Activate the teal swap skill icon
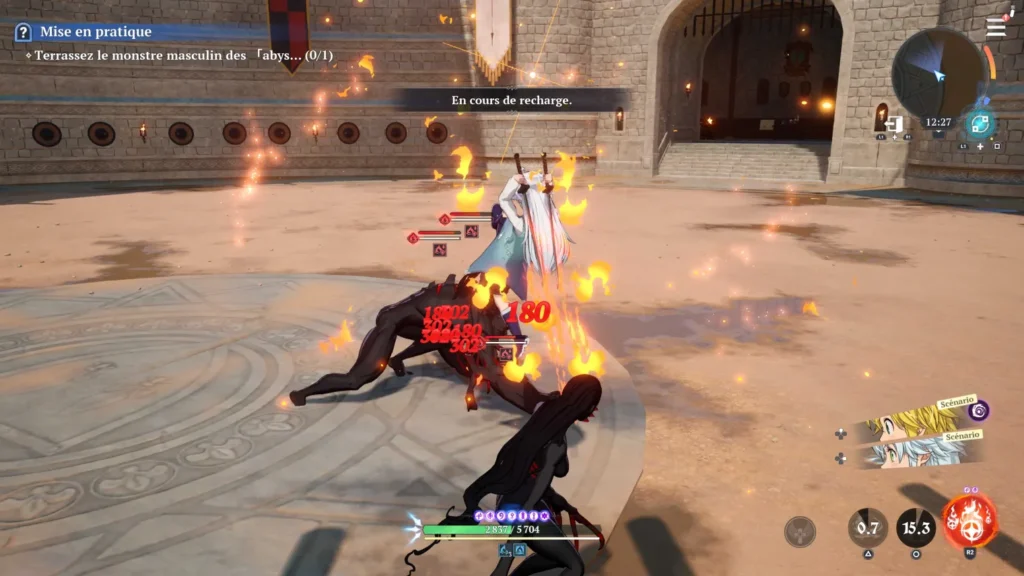 980,125
